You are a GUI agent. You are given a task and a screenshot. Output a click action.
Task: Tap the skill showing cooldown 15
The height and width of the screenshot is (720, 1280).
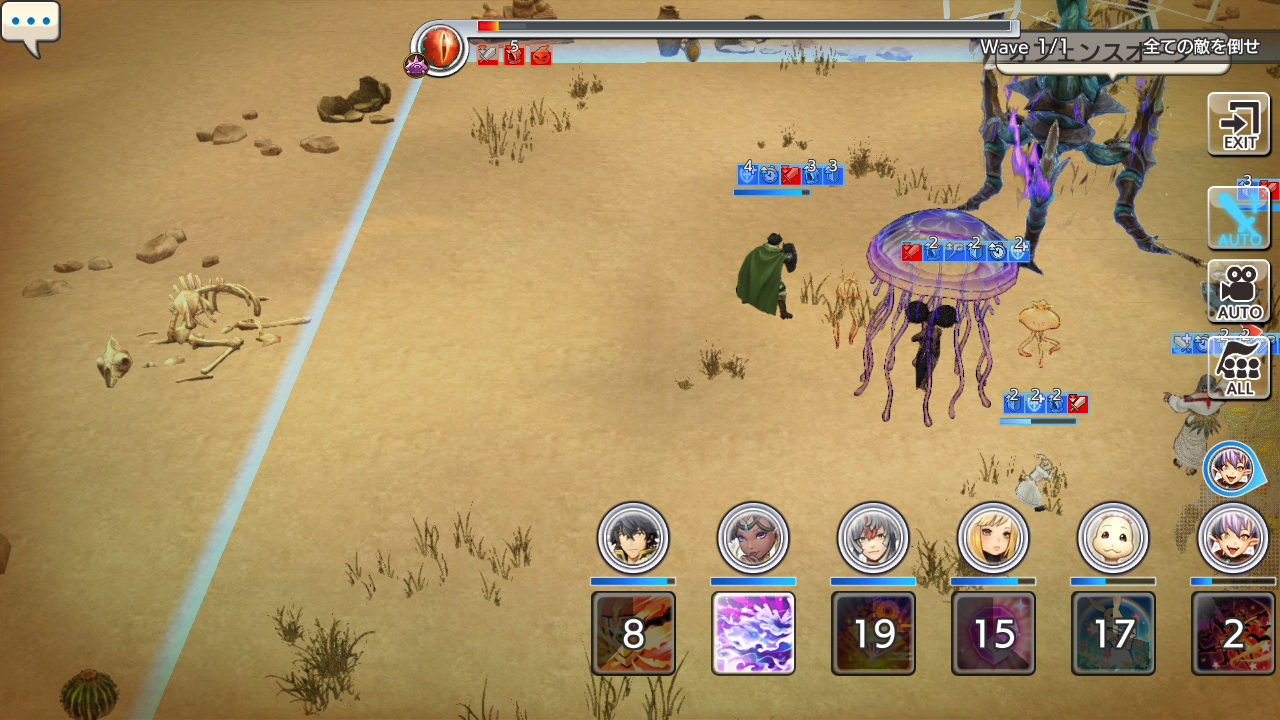[993, 633]
